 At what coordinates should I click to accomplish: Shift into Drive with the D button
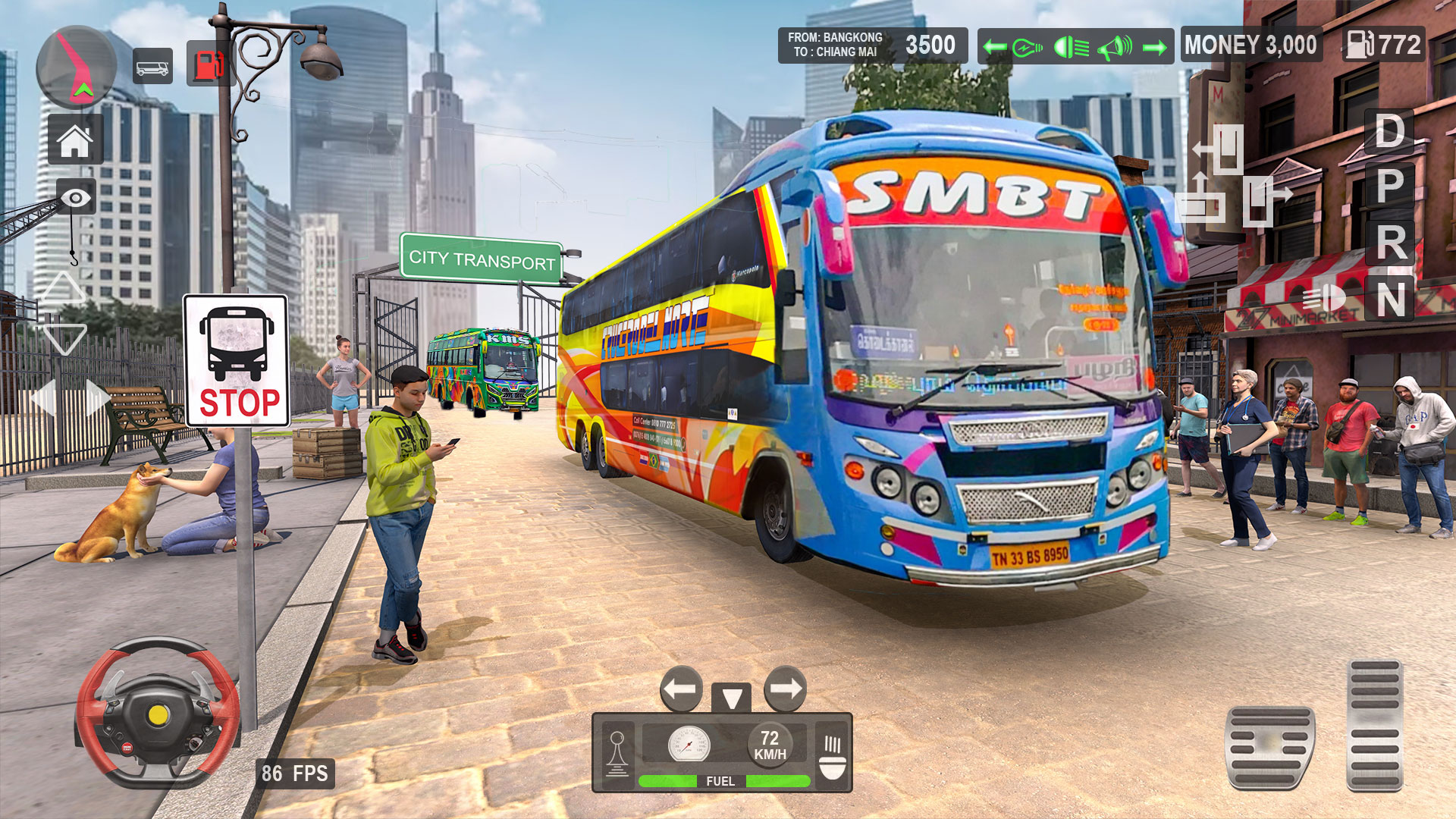[x=1389, y=133]
